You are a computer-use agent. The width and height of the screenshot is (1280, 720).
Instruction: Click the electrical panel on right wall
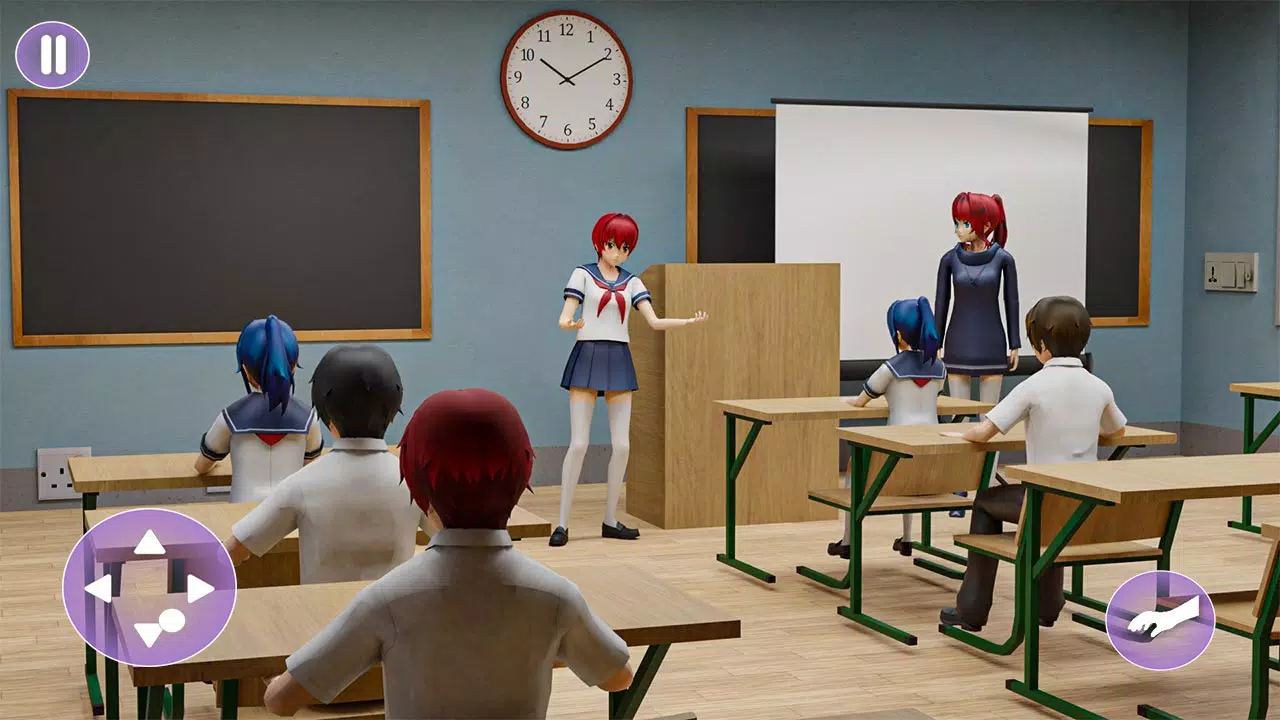click(x=1229, y=272)
